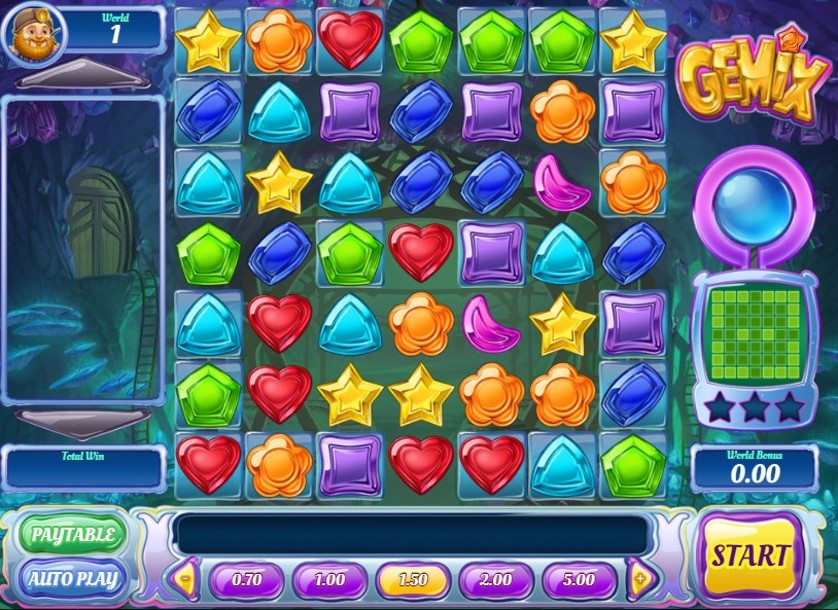838x610 pixels.
Task: Set the bet to 2.00
Action: 495,579
